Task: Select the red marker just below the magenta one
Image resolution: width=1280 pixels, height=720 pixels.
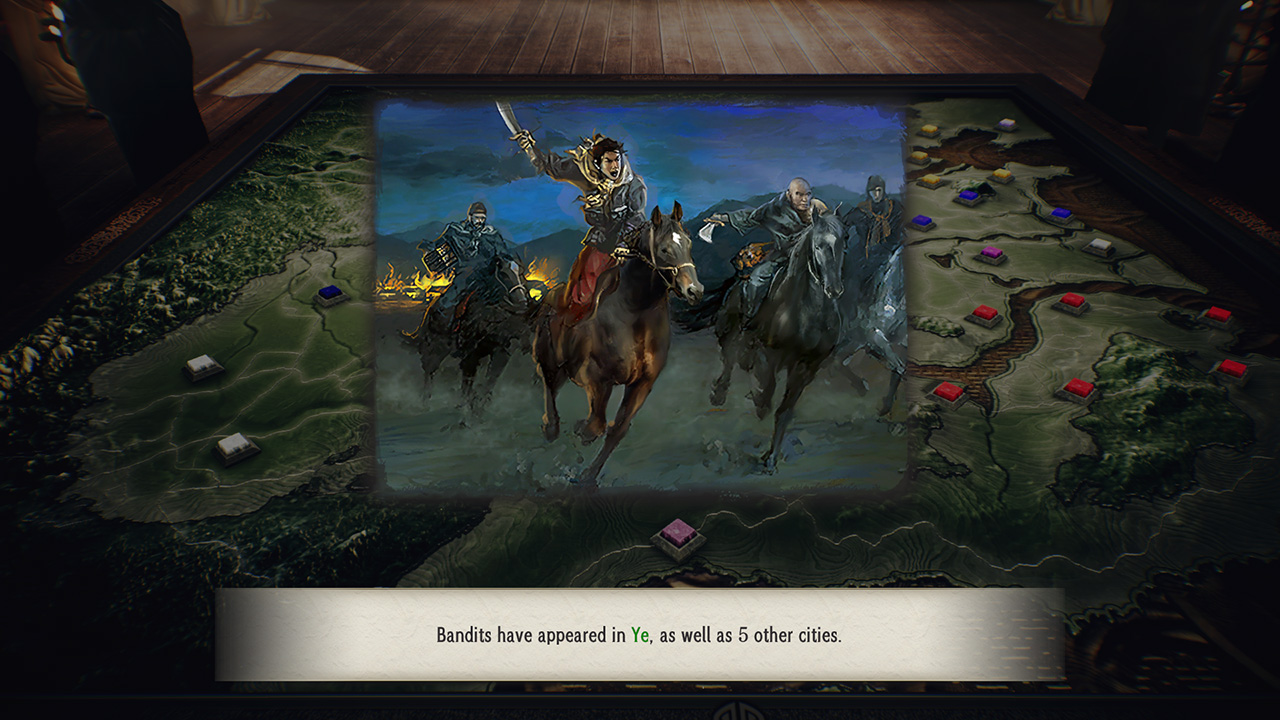Action: (984, 311)
